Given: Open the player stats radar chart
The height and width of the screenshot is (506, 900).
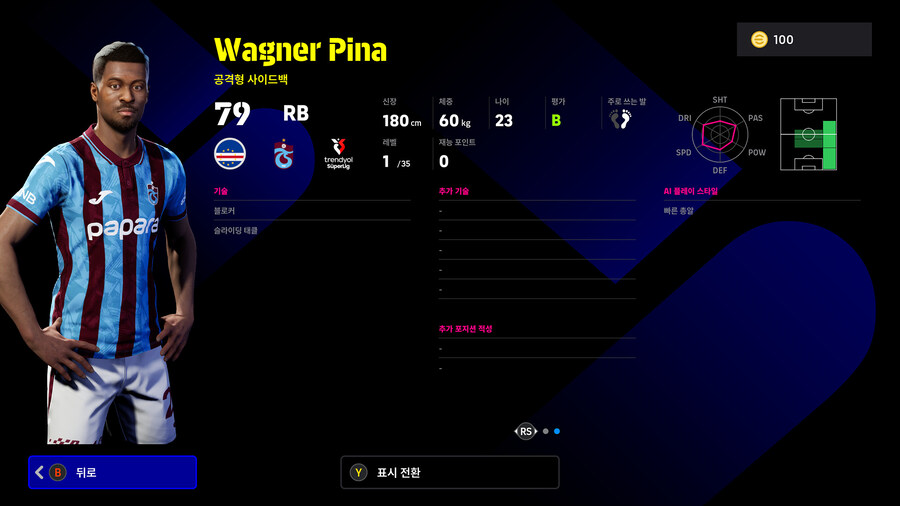Looking at the screenshot, I should (x=720, y=136).
